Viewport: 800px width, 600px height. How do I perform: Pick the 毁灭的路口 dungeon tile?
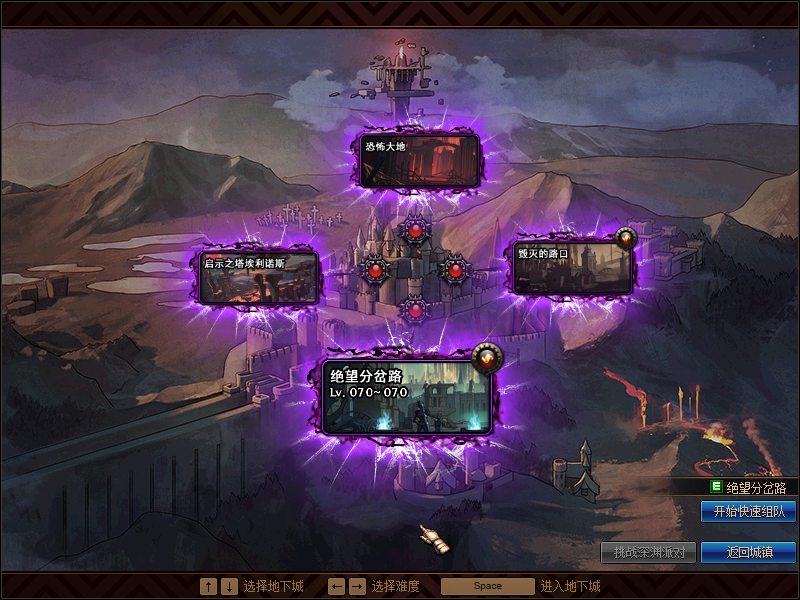(572, 266)
